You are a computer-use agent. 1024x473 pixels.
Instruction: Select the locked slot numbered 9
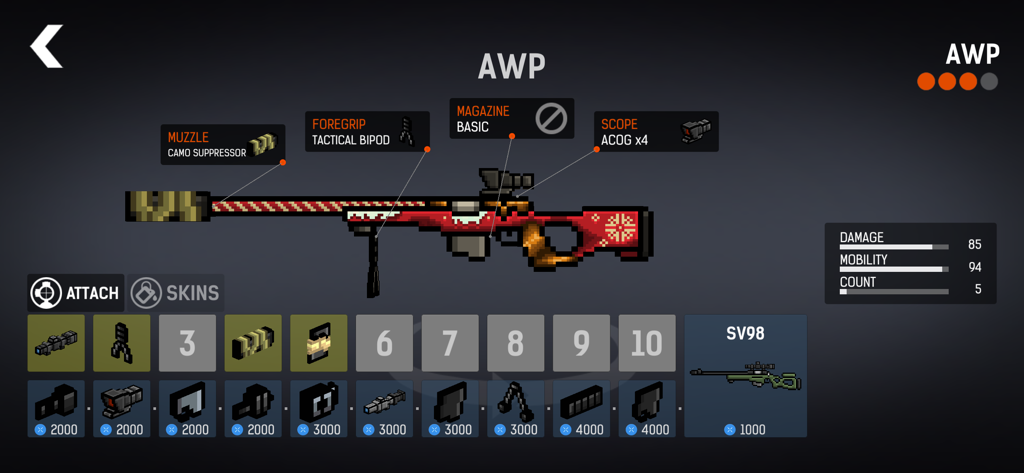(x=581, y=343)
